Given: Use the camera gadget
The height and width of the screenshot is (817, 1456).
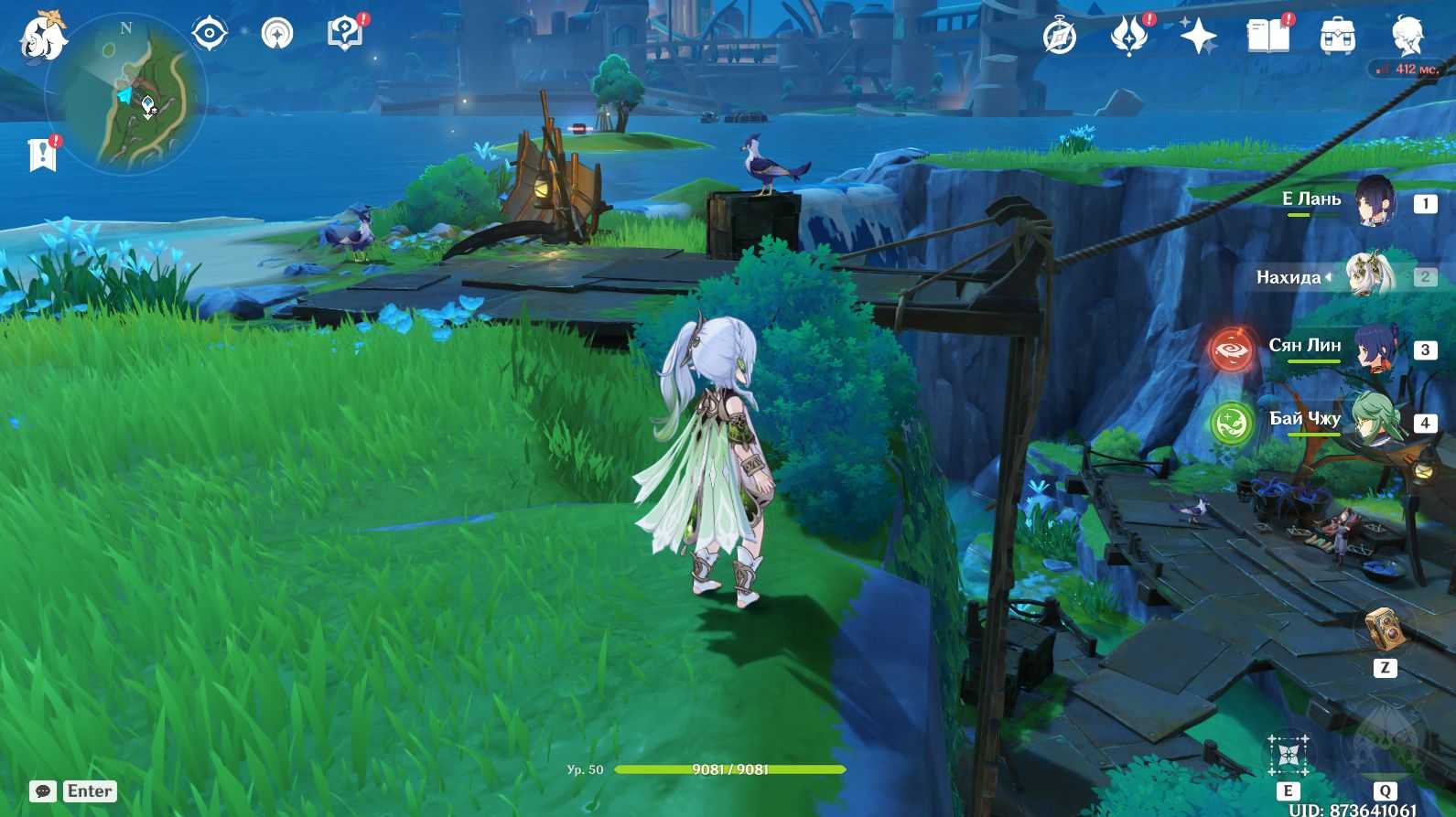Looking at the screenshot, I should [1384, 629].
